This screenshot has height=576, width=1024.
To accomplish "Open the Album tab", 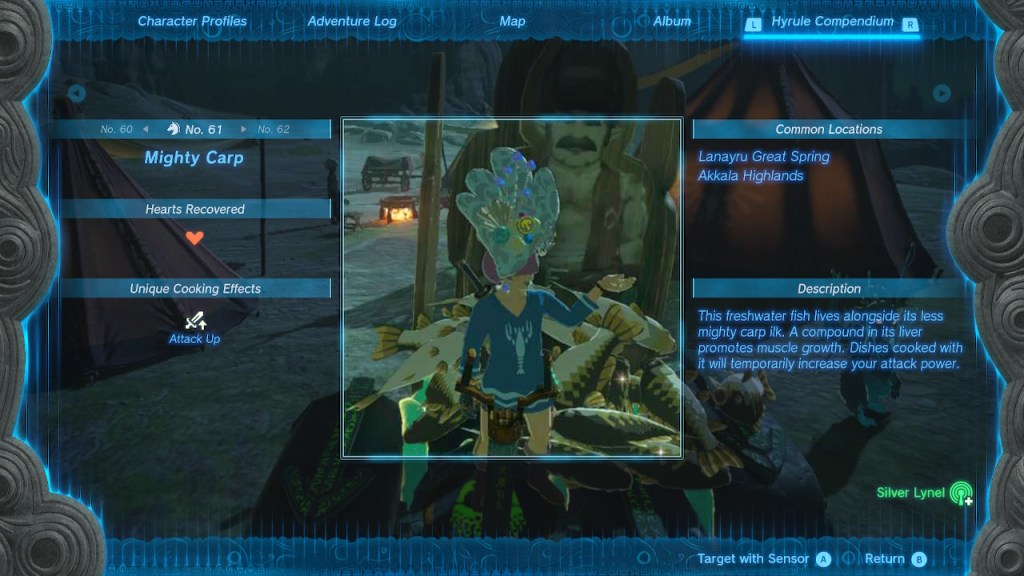I will (672, 21).
